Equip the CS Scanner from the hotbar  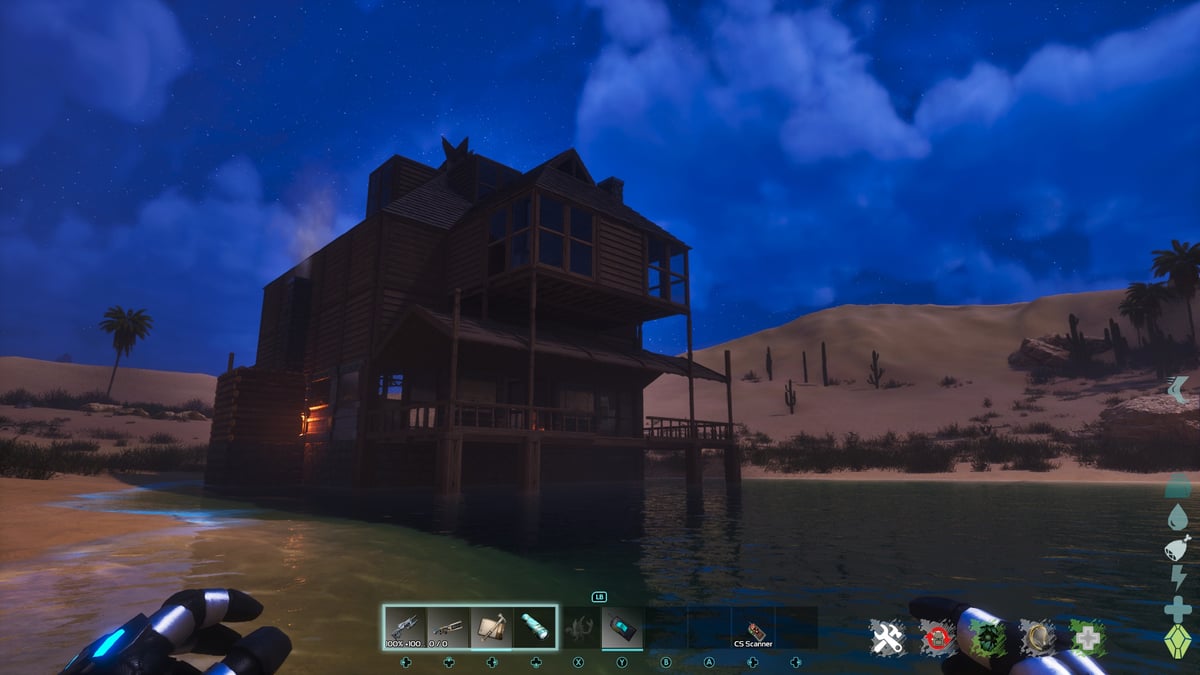click(x=753, y=630)
